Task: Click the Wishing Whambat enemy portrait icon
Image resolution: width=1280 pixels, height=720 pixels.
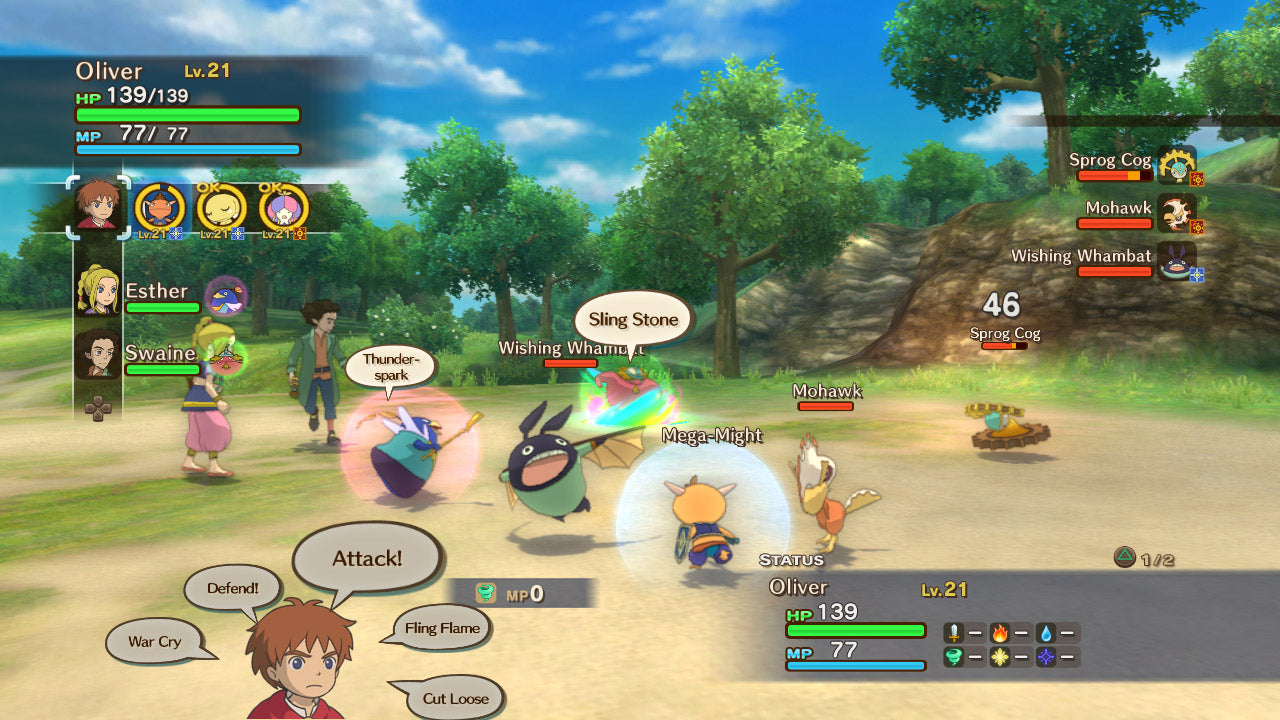Action: click(1177, 264)
